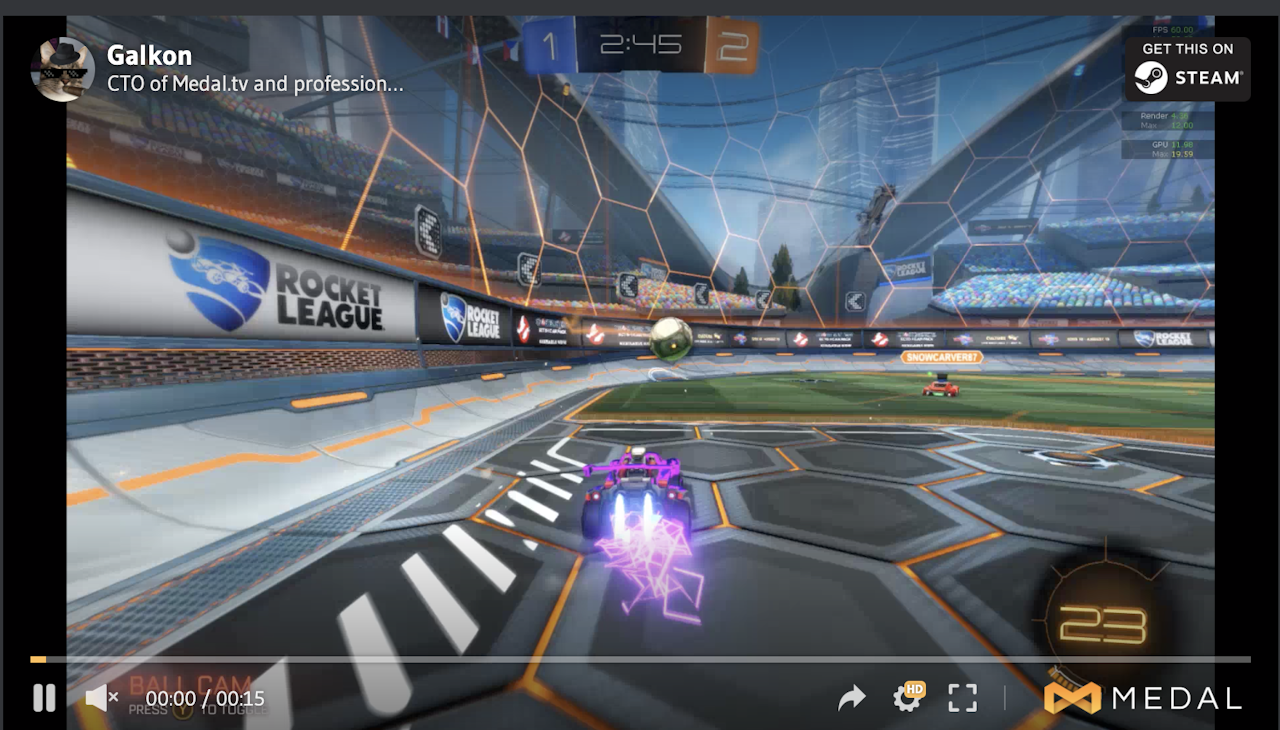Open playback settings with the gear icon
This screenshot has width=1280, height=730.
(x=908, y=698)
